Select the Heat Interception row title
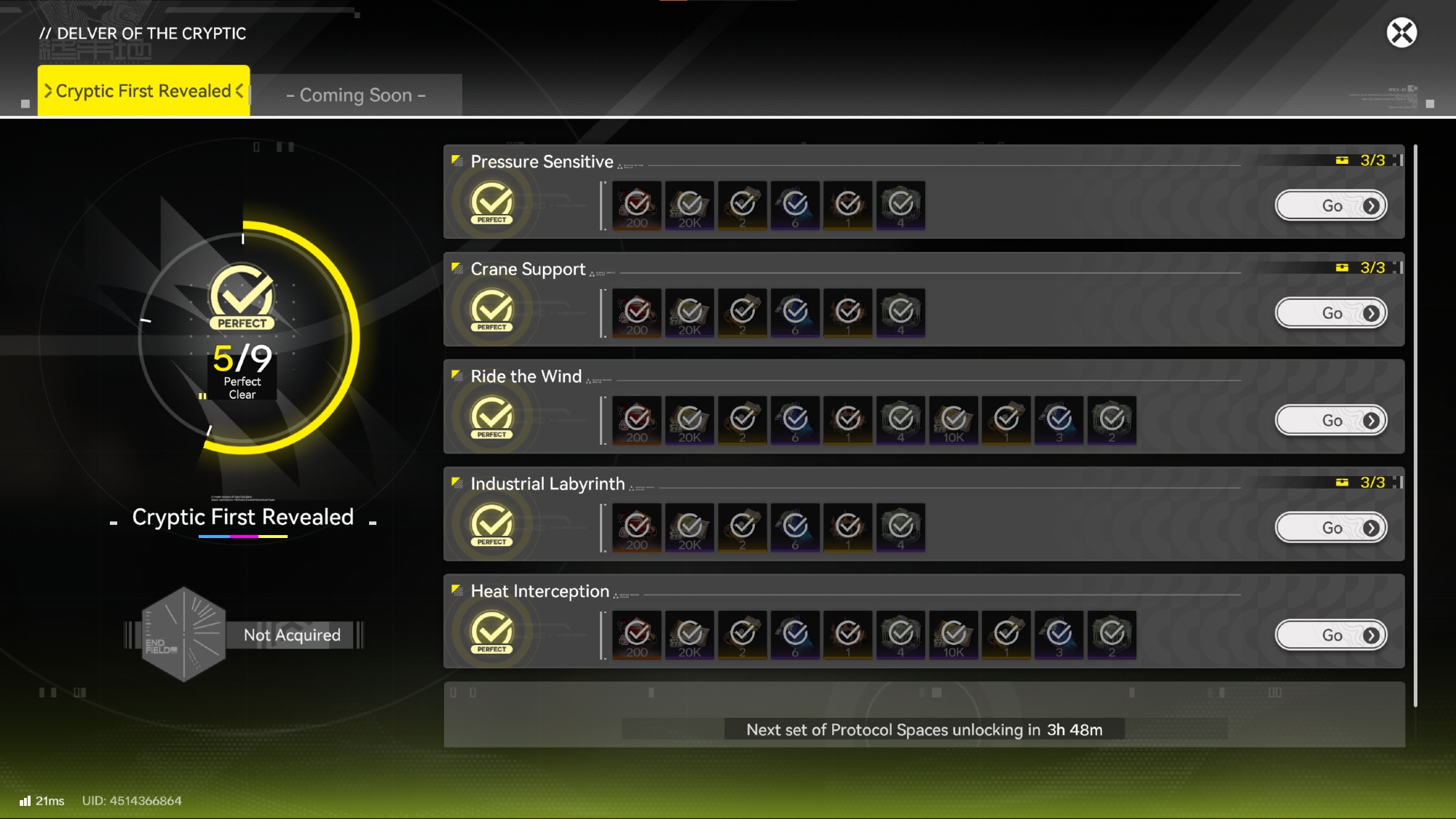This screenshot has width=1456, height=819. (x=539, y=591)
